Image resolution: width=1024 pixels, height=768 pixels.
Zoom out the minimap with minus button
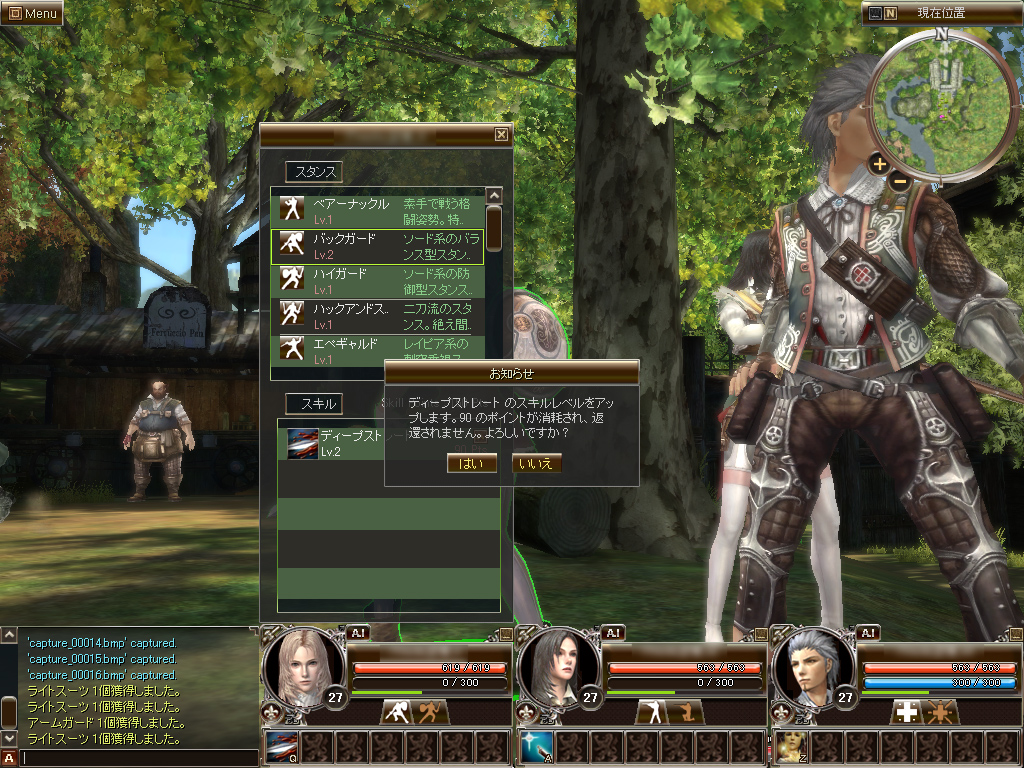coord(900,181)
